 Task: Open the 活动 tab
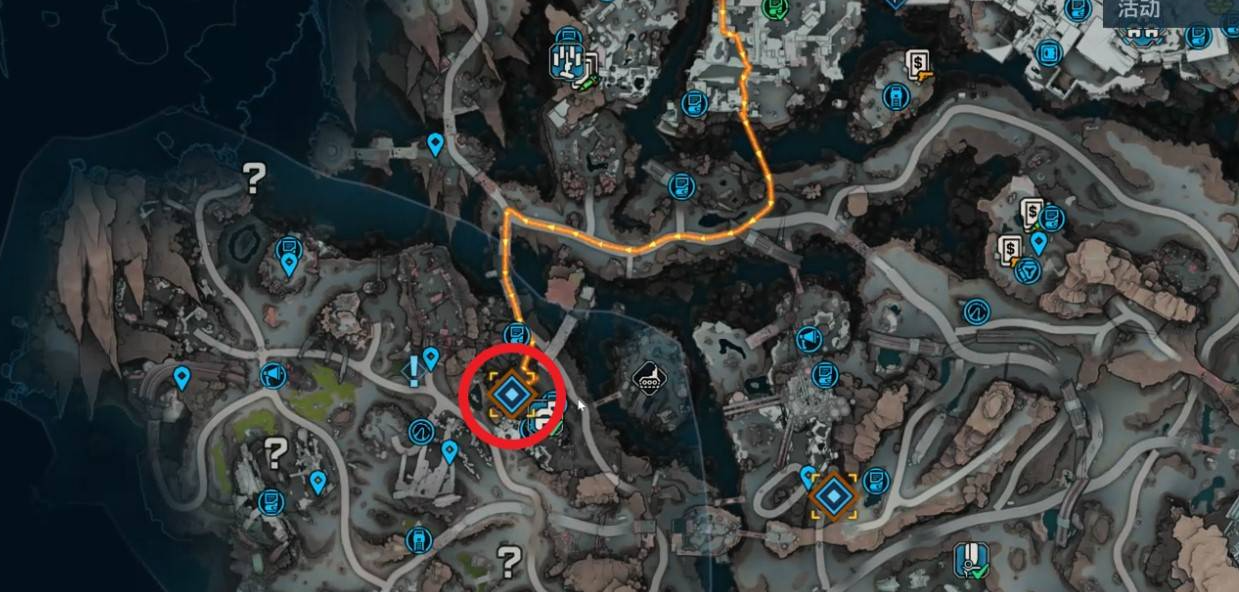(1138, 11)
